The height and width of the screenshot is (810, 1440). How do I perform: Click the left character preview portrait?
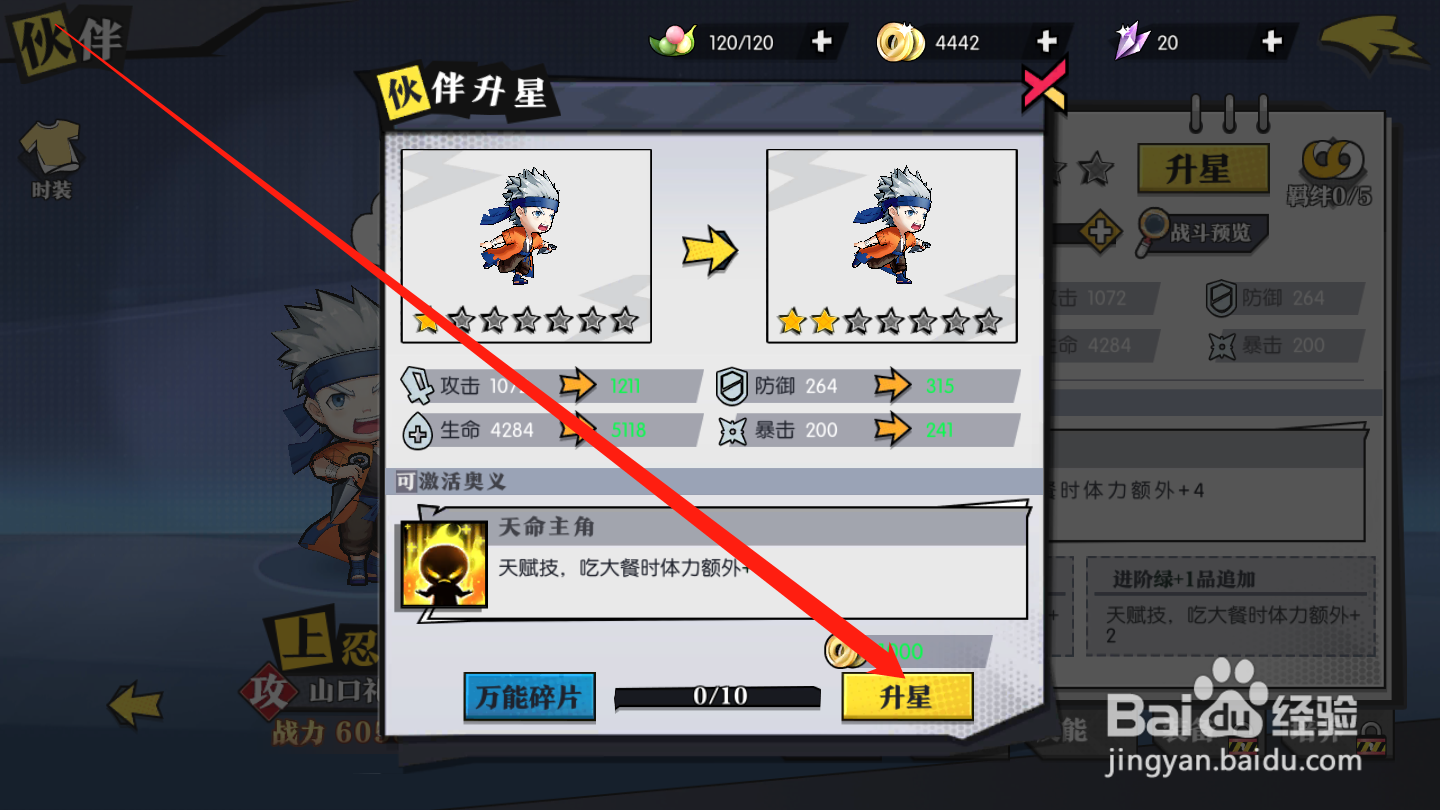click(525, 245)
